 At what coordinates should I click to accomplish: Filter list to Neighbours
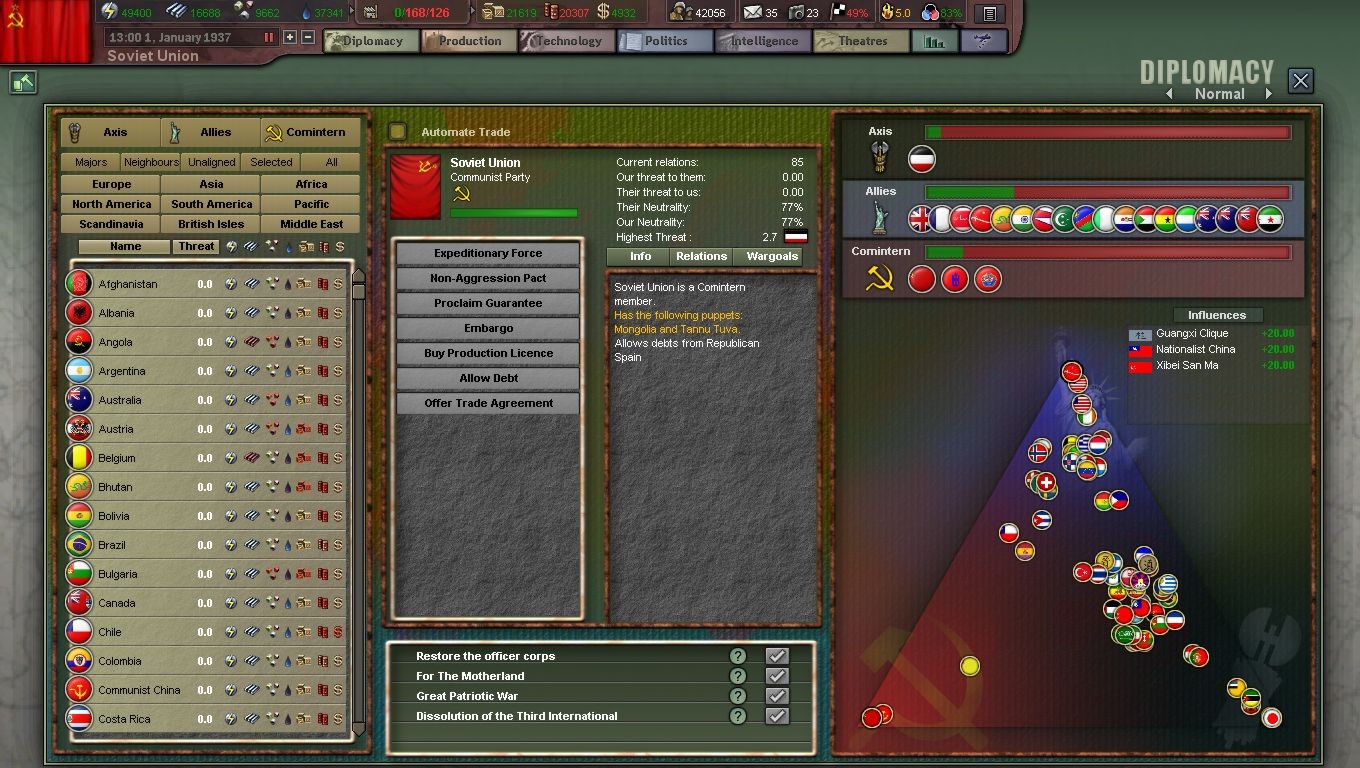coord(151,162)
